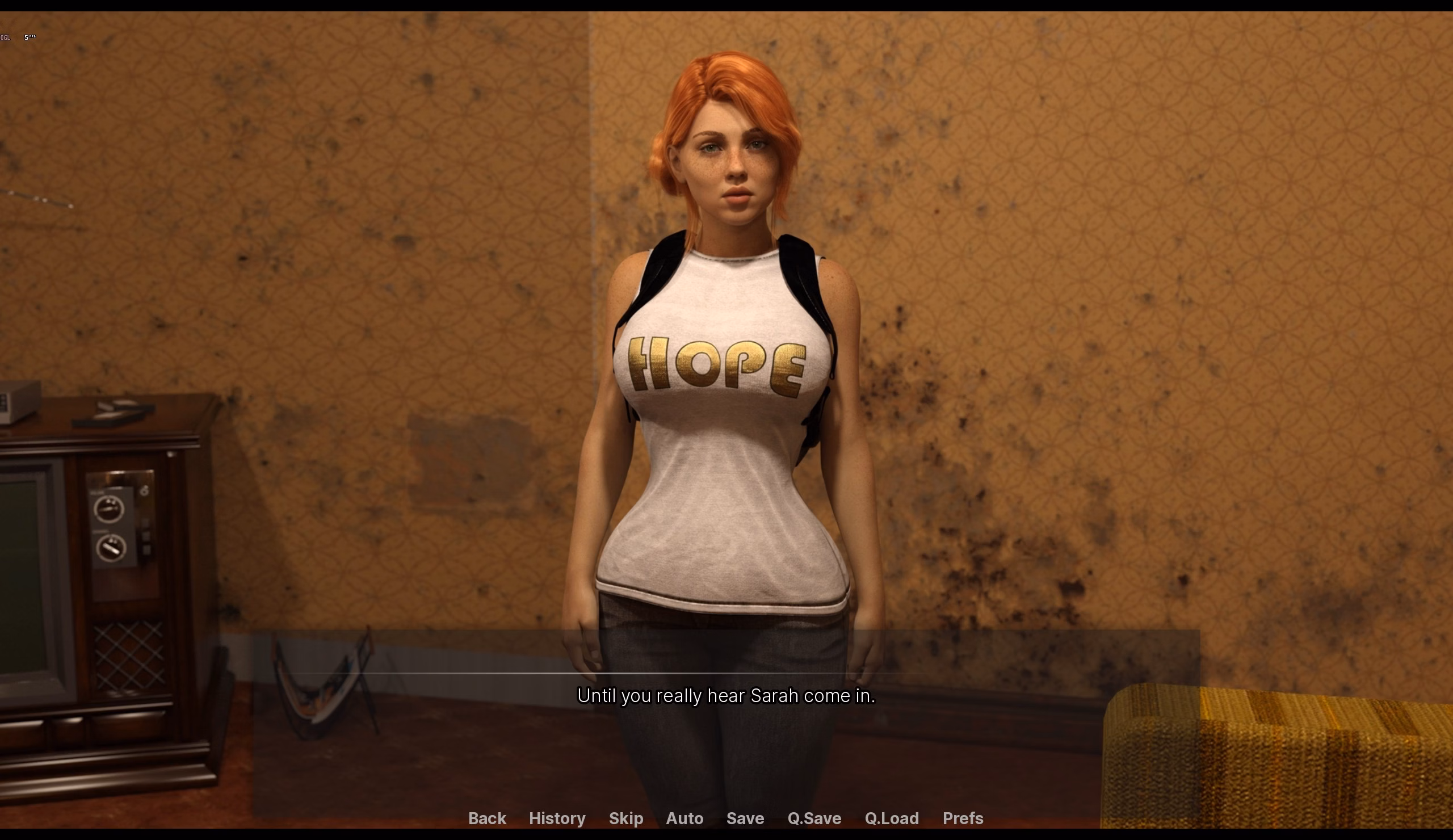Open the Prefs settings screen
This screenshot has height=840, width=1453.
[x=962, y=818]
